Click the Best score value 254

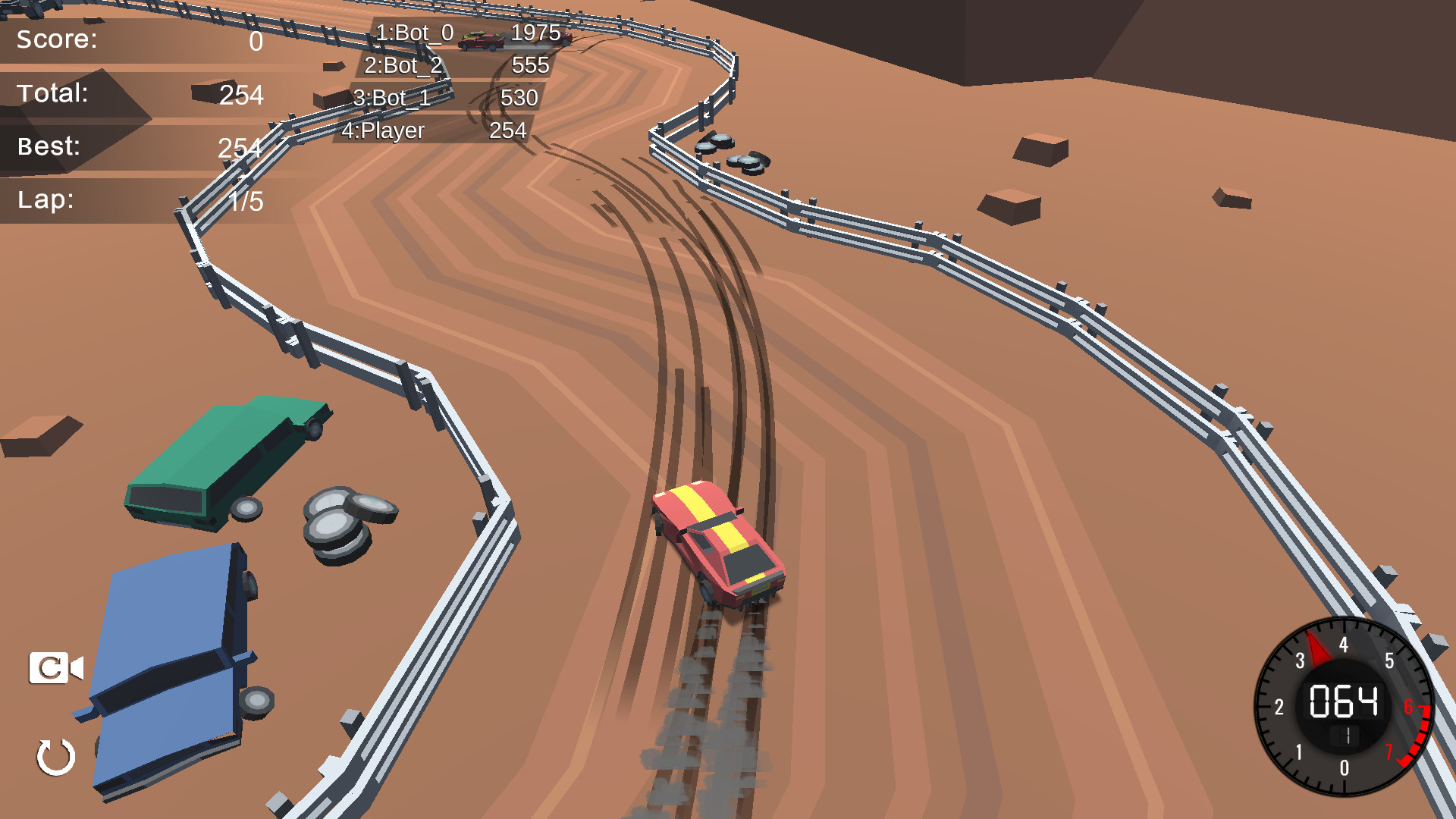(x=239, y=148)
